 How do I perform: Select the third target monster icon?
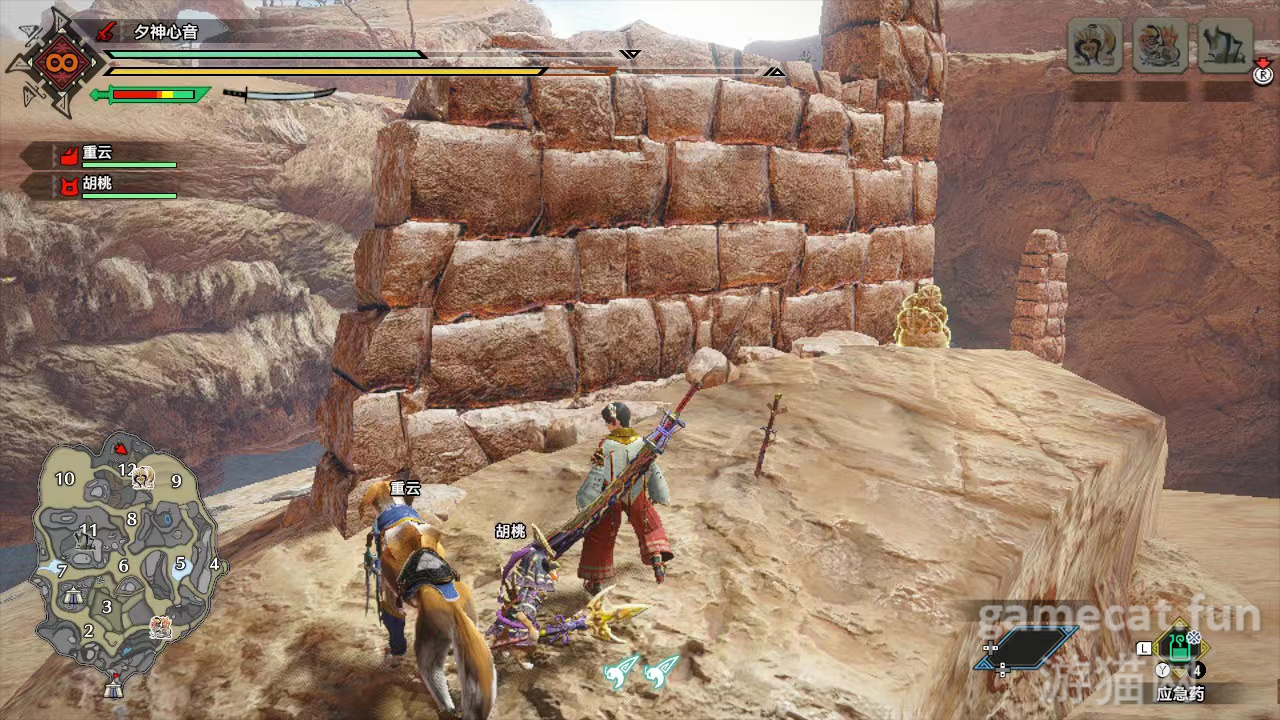point(1225,45)
